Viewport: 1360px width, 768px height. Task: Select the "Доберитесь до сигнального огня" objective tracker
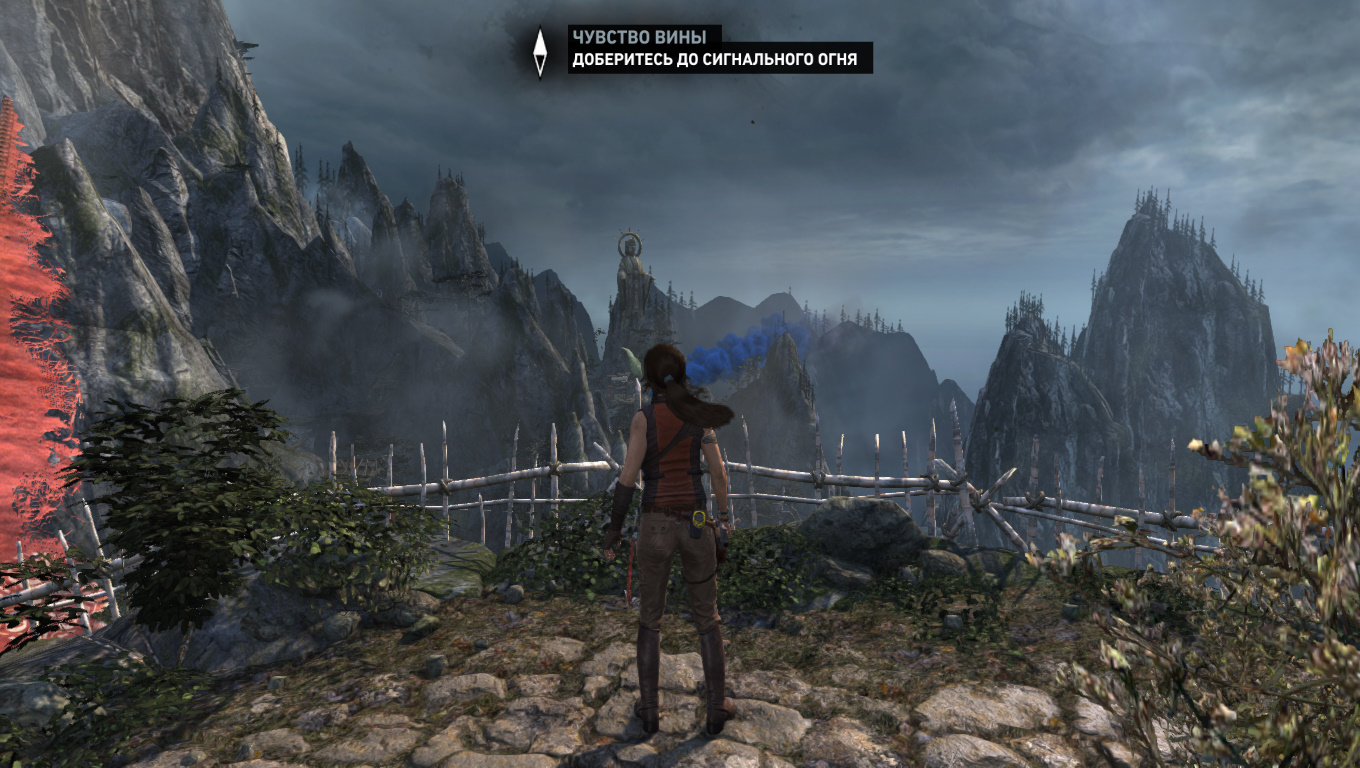pos(714,60)
